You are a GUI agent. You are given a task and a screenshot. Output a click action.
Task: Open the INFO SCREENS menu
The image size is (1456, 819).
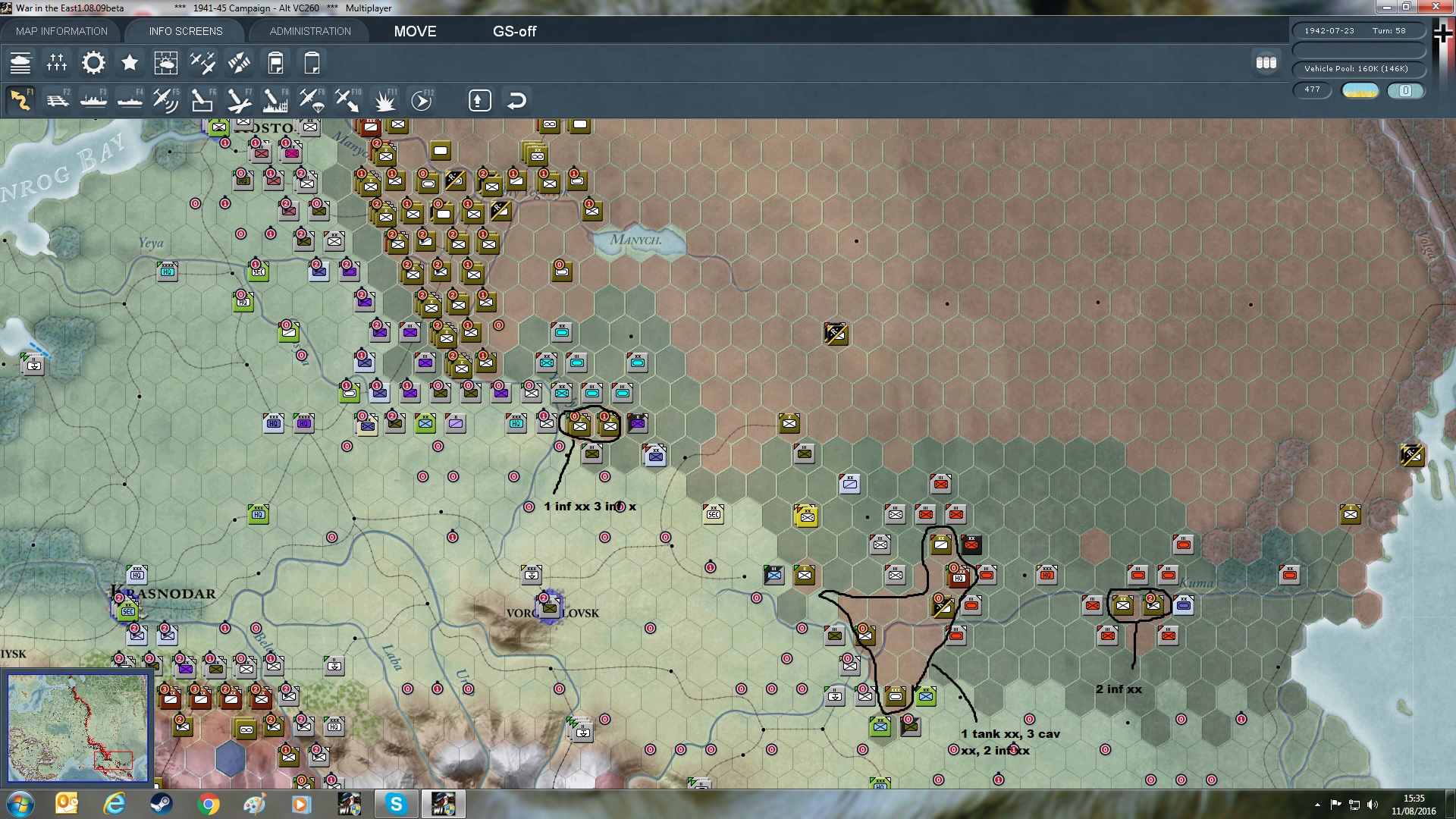point(184,31)
